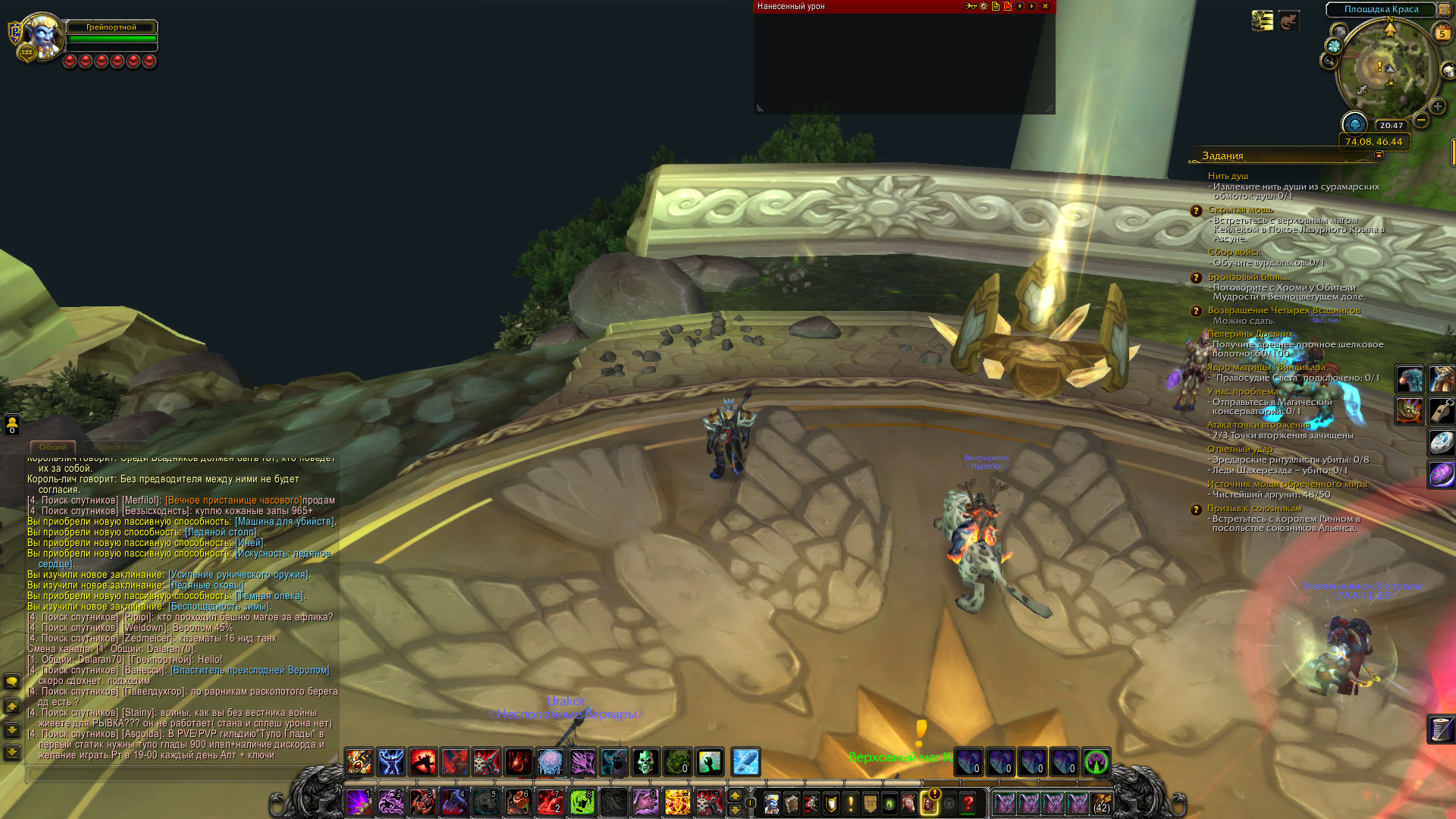Viewport: 1456px width, 819px height.
Task: Click the minimap zoom-in plus button
Action: click(1438, 107)
